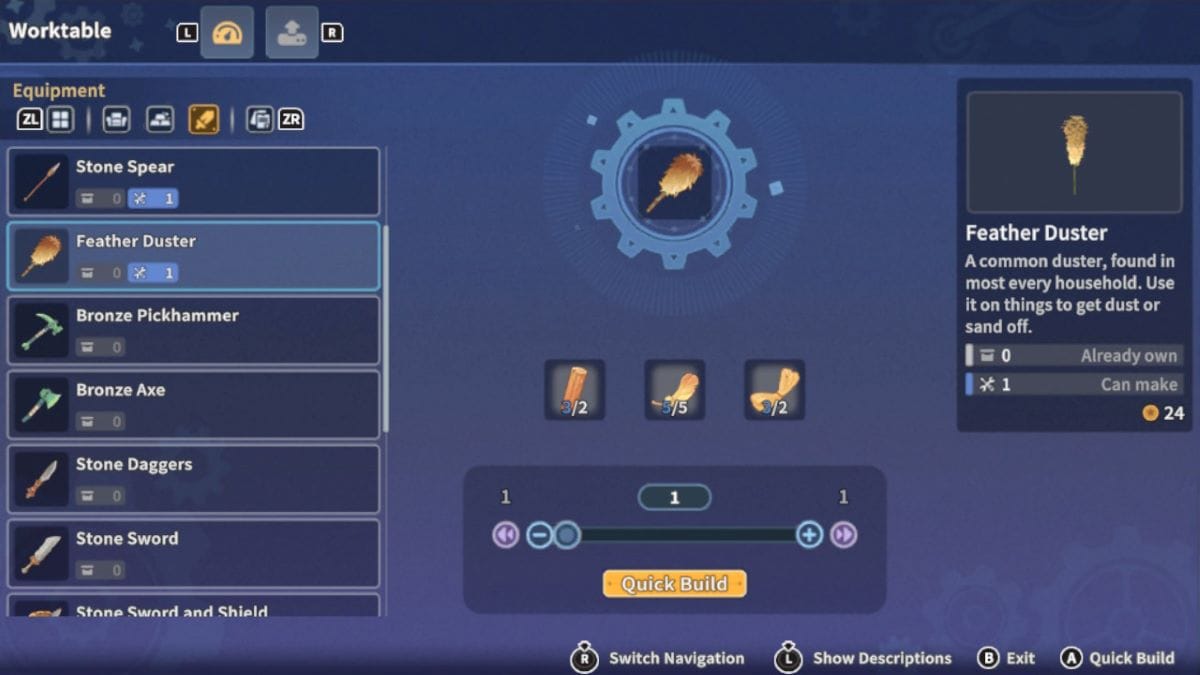
Task: Click the yellow Quick Build button
Action: click(x=674, y=584)
